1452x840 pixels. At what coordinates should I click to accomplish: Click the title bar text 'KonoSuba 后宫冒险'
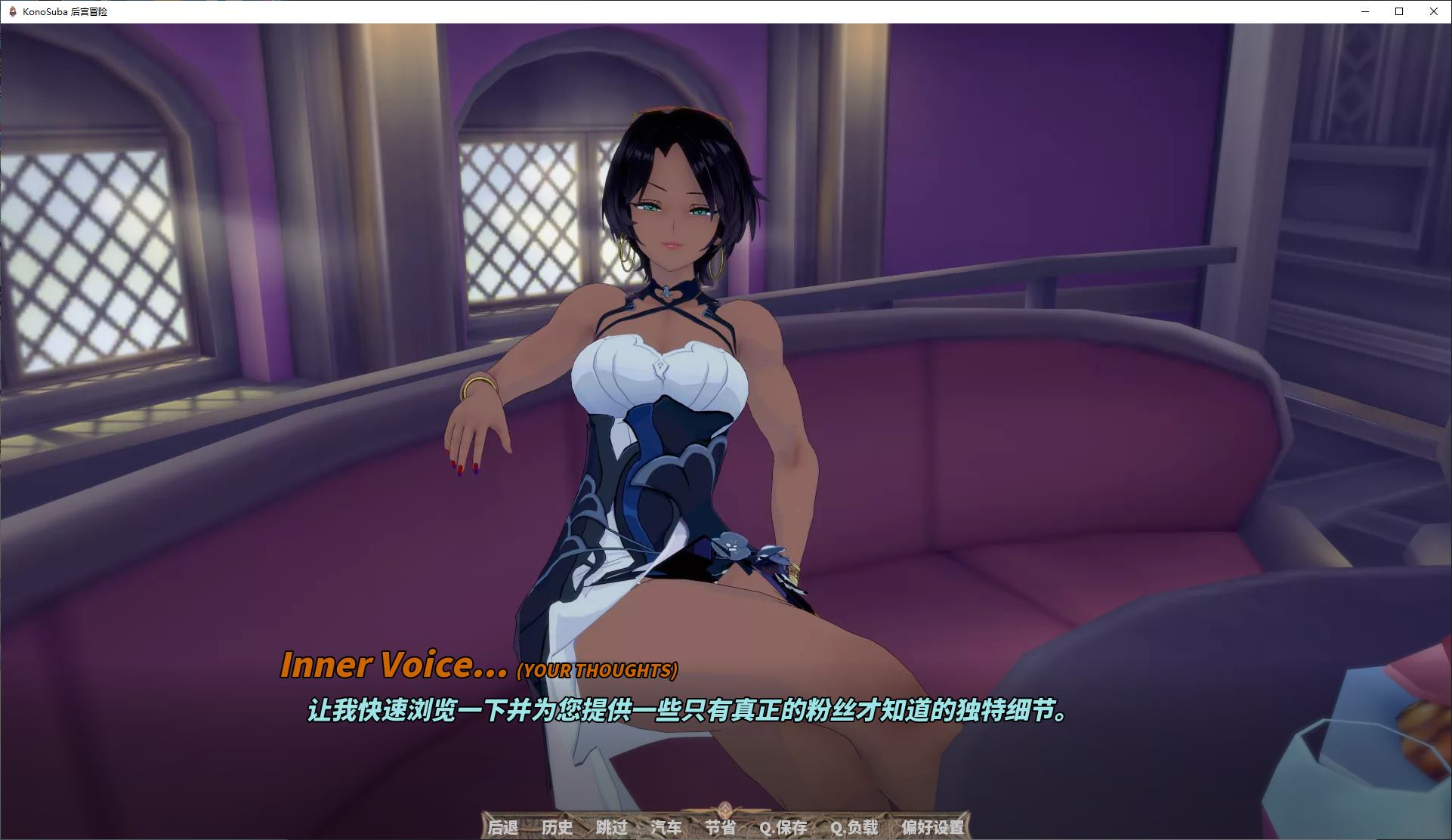66,12
